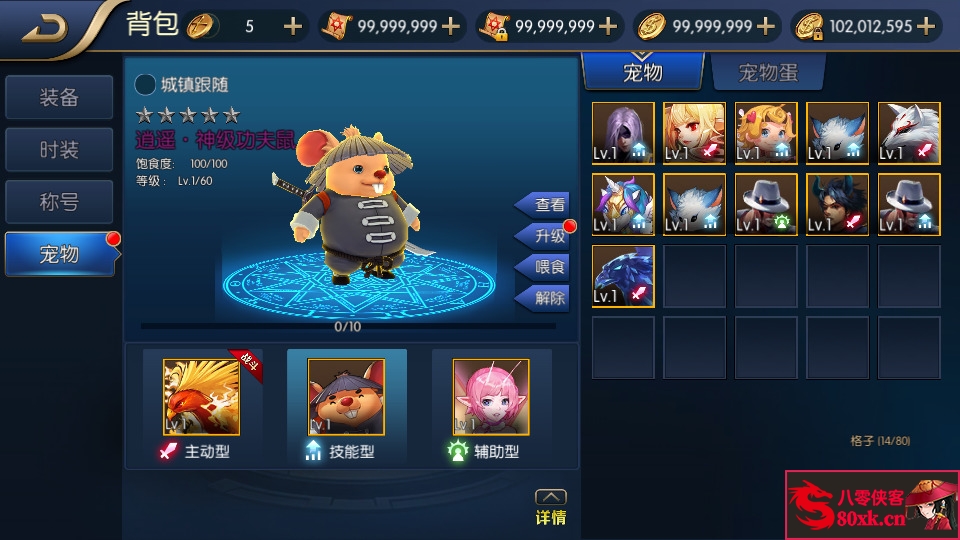Open the 宠物 pet side tab
The width and height of the screenshot is (960, 540).
click(58, 254)
